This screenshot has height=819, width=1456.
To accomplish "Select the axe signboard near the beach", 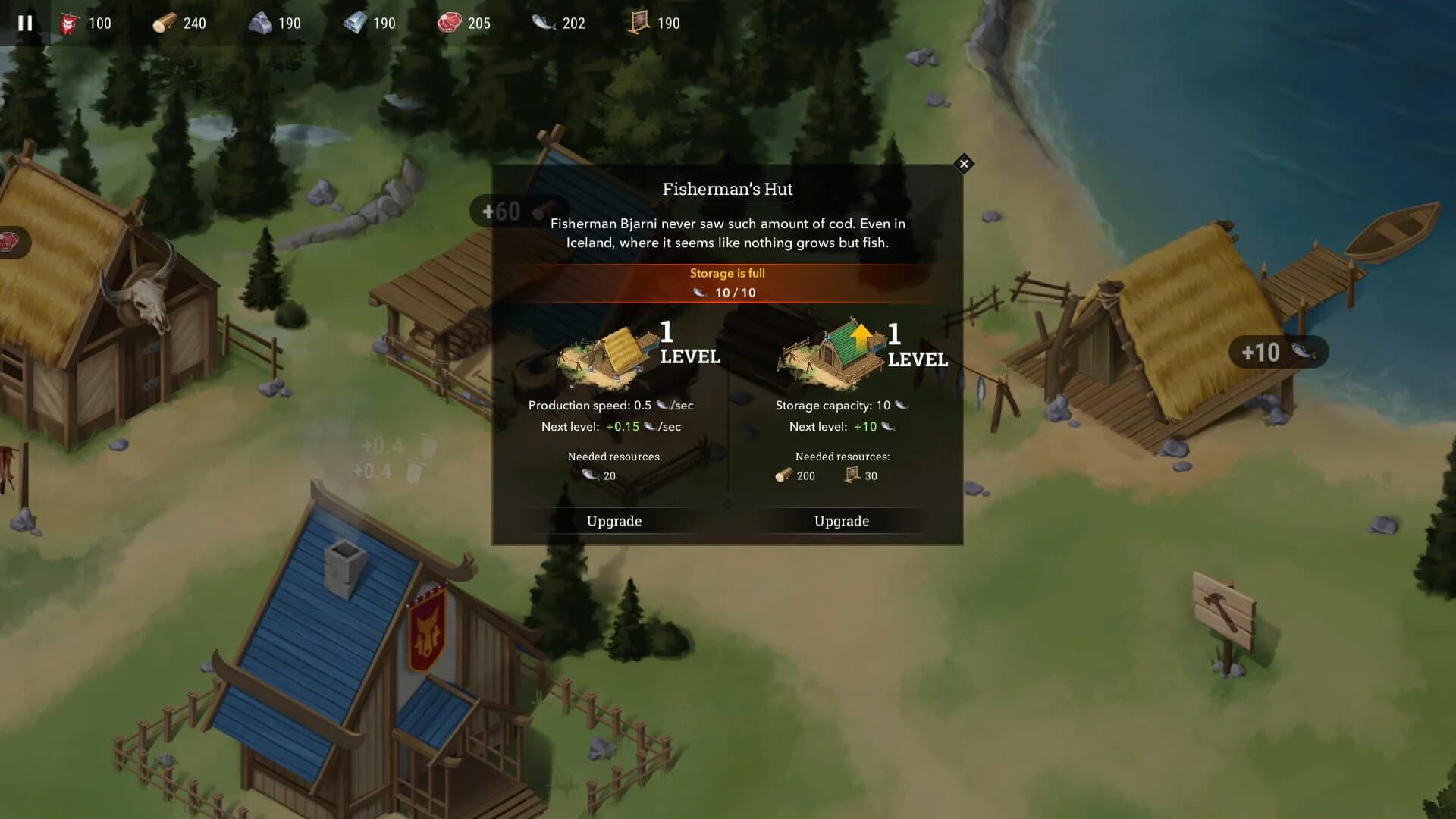I will click(1222, 608).
